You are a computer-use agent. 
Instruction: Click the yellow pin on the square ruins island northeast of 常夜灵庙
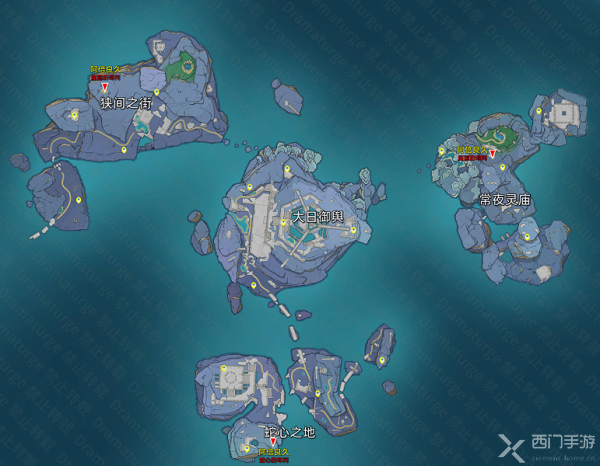[x=538, y=110]
